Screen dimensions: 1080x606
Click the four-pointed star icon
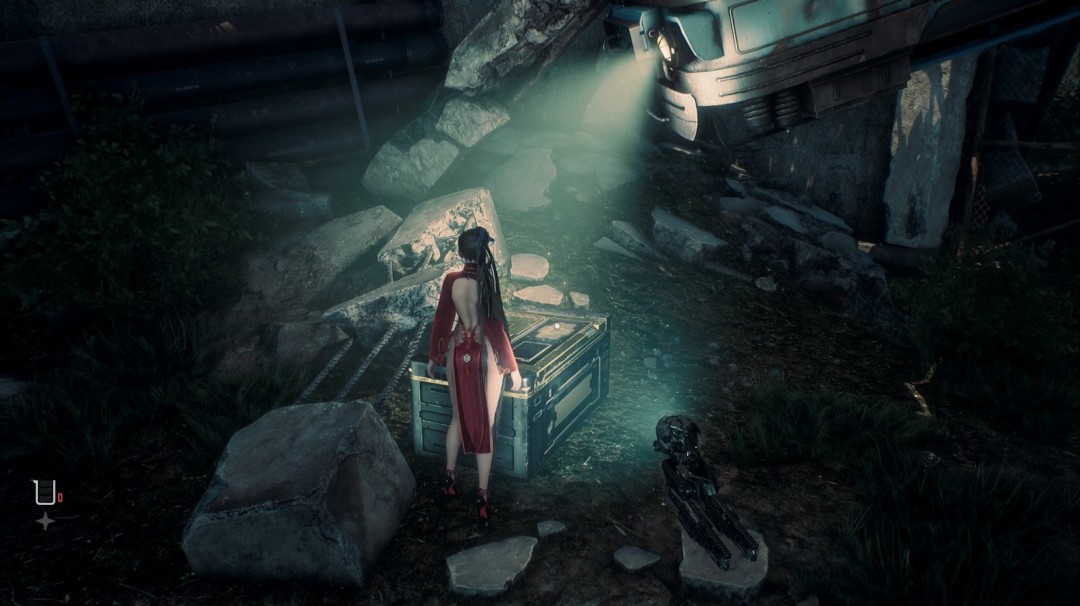click(45, 520)
